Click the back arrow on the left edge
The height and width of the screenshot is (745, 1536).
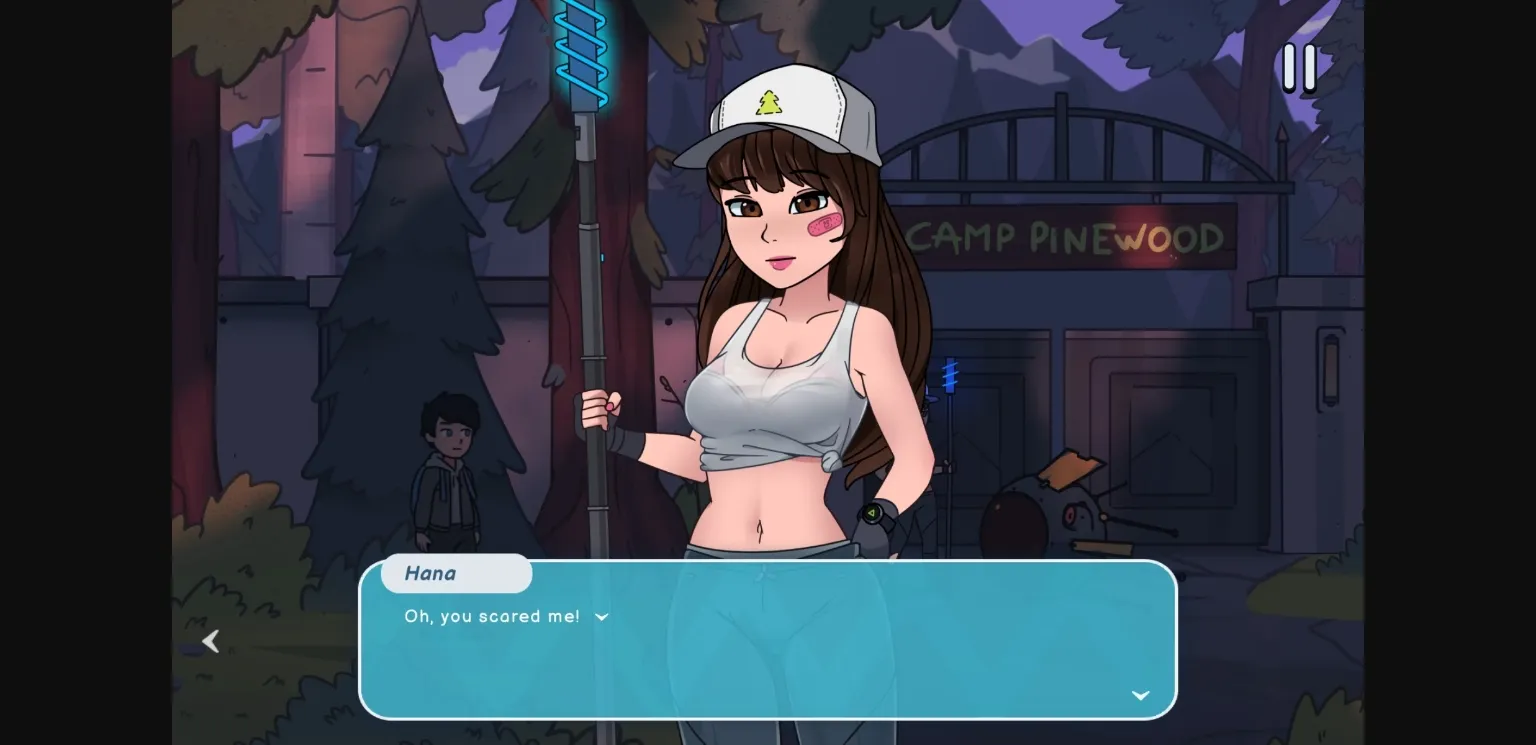click(211, 641)
